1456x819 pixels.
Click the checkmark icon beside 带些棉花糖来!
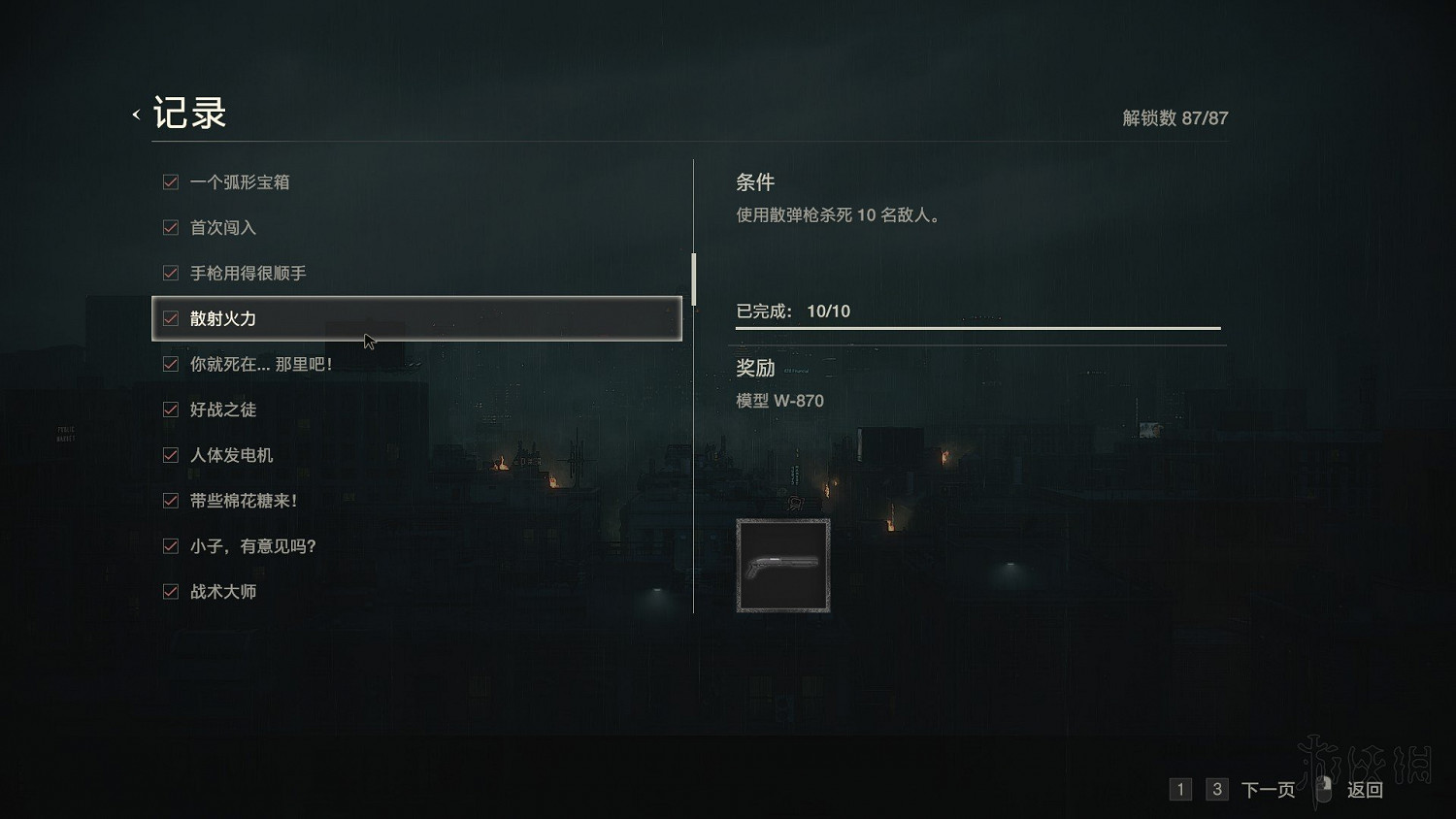click(170, 500)
